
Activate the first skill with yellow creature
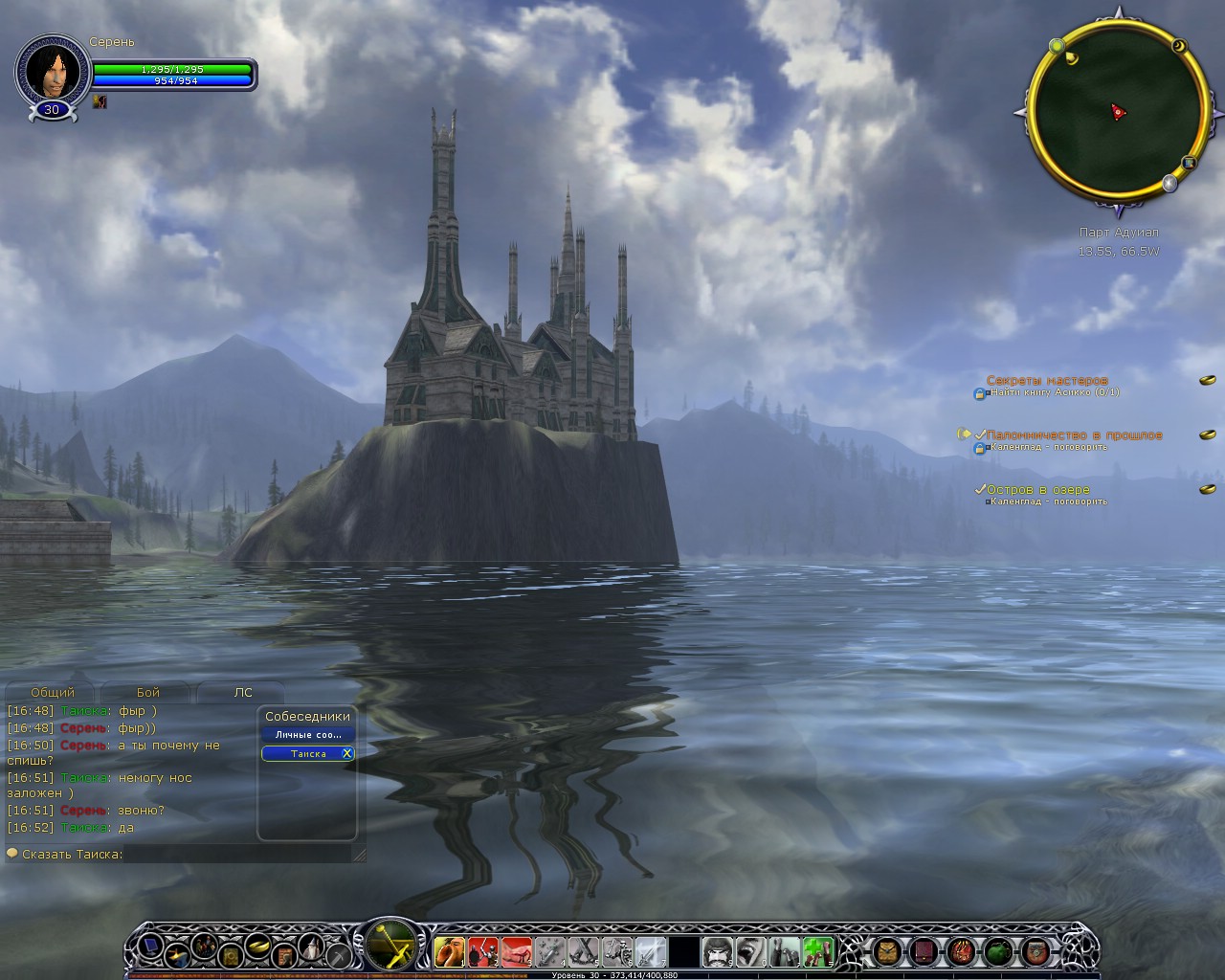[449, 951]
